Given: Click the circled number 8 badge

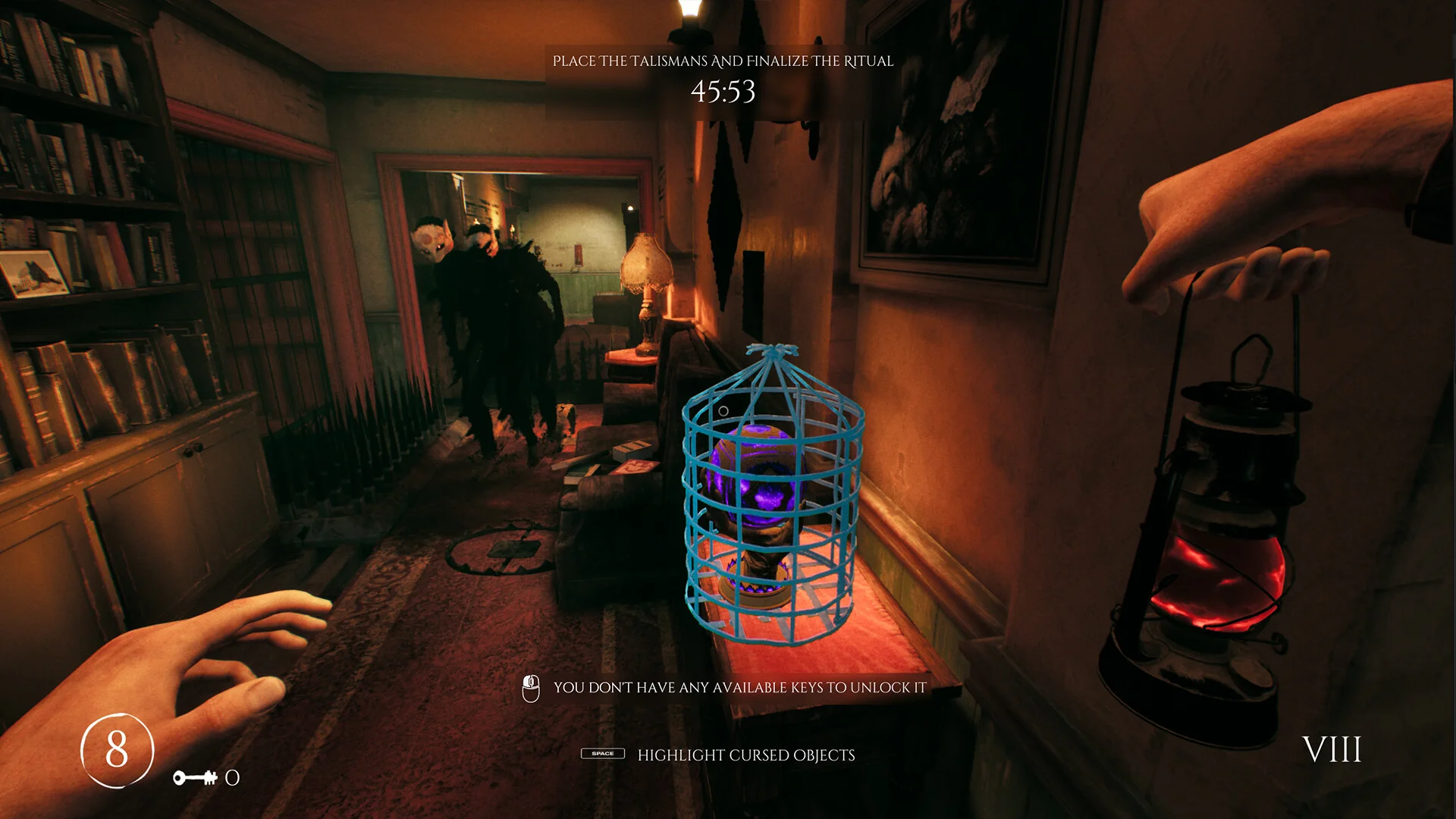Looking at the screenshot, I should 118,750.
